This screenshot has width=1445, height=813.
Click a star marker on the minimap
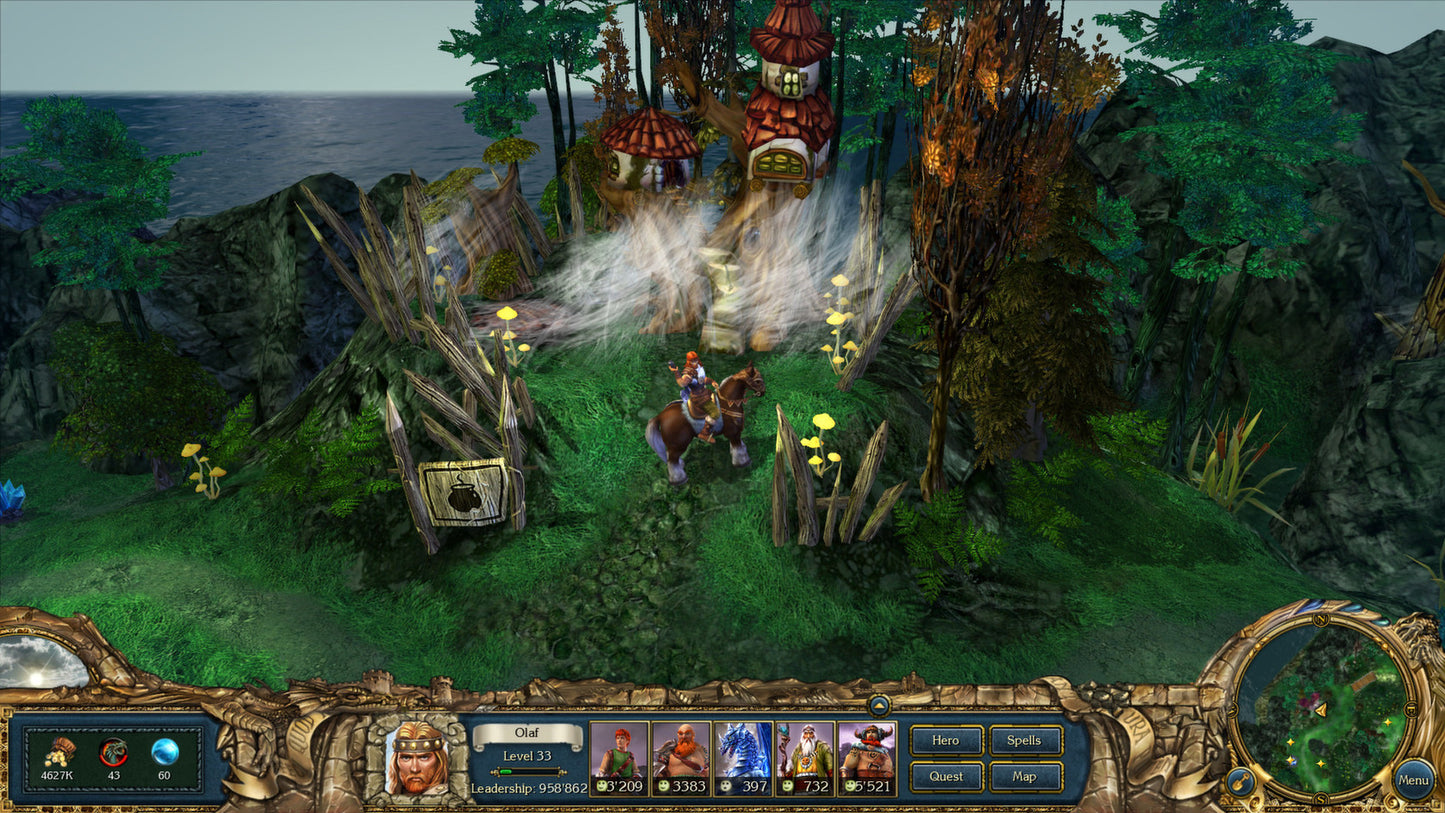[1387, 723]
